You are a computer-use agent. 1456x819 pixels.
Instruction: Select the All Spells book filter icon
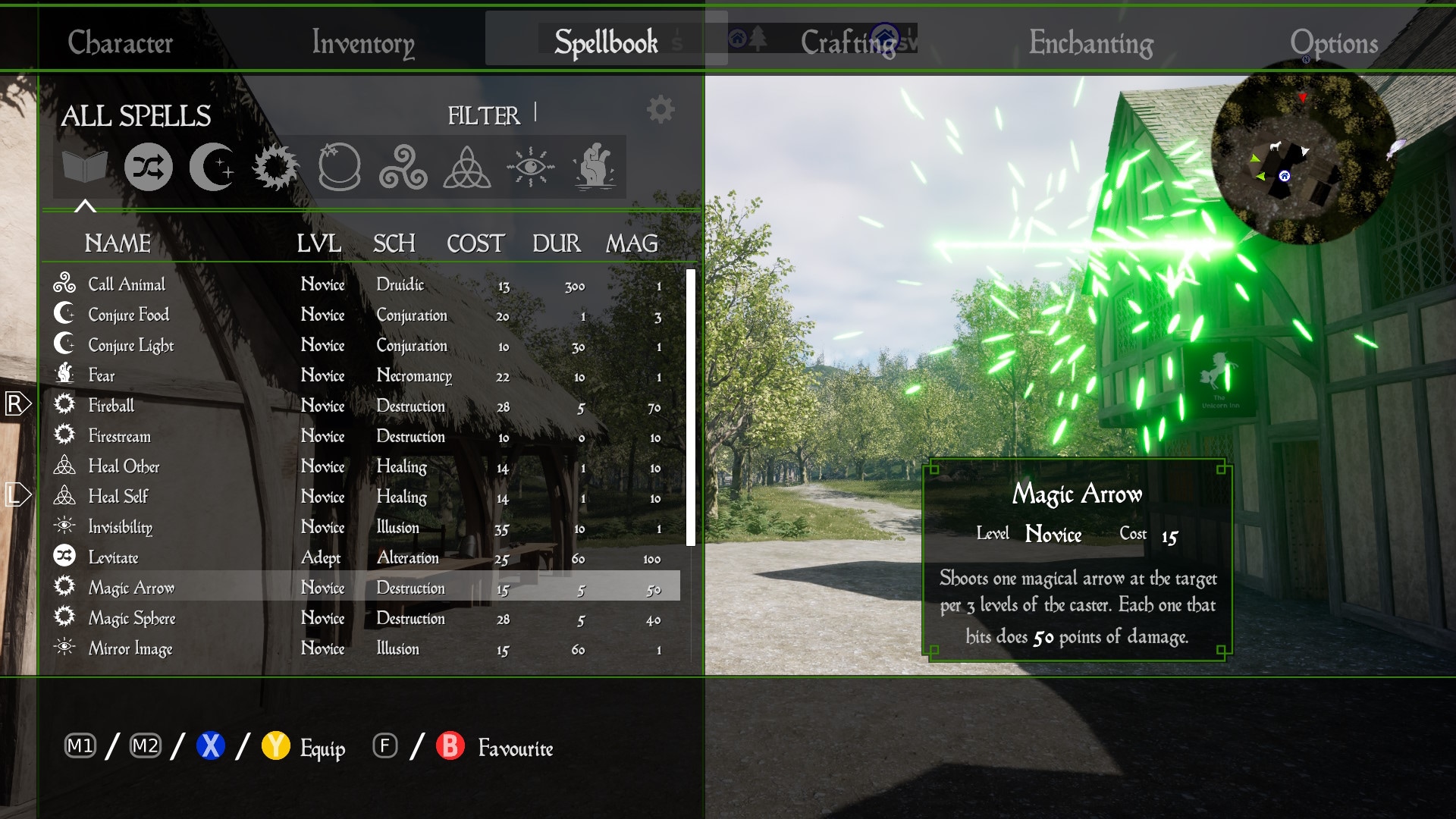(86, 167)
